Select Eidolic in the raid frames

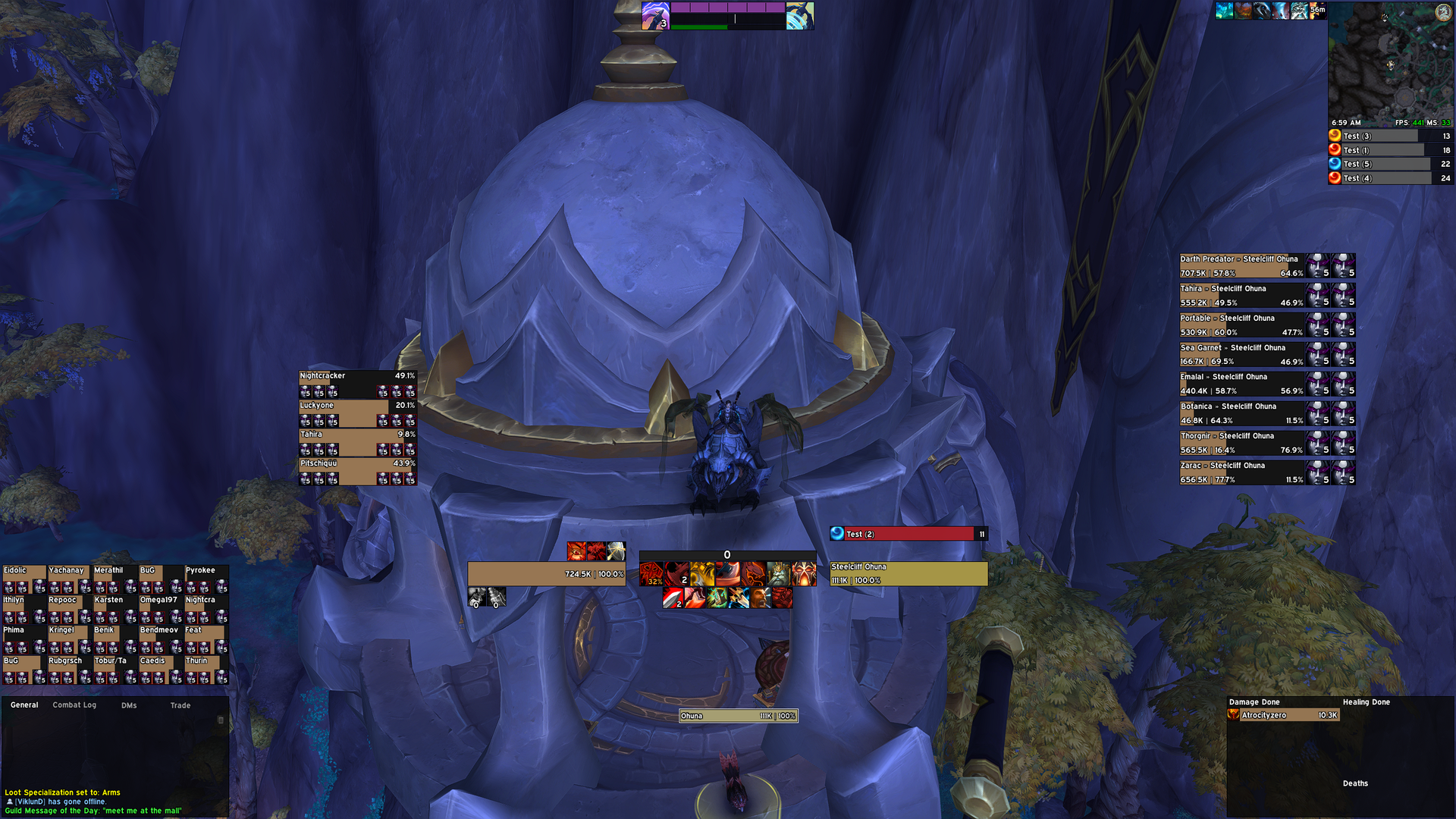click(x=24, y=579)
